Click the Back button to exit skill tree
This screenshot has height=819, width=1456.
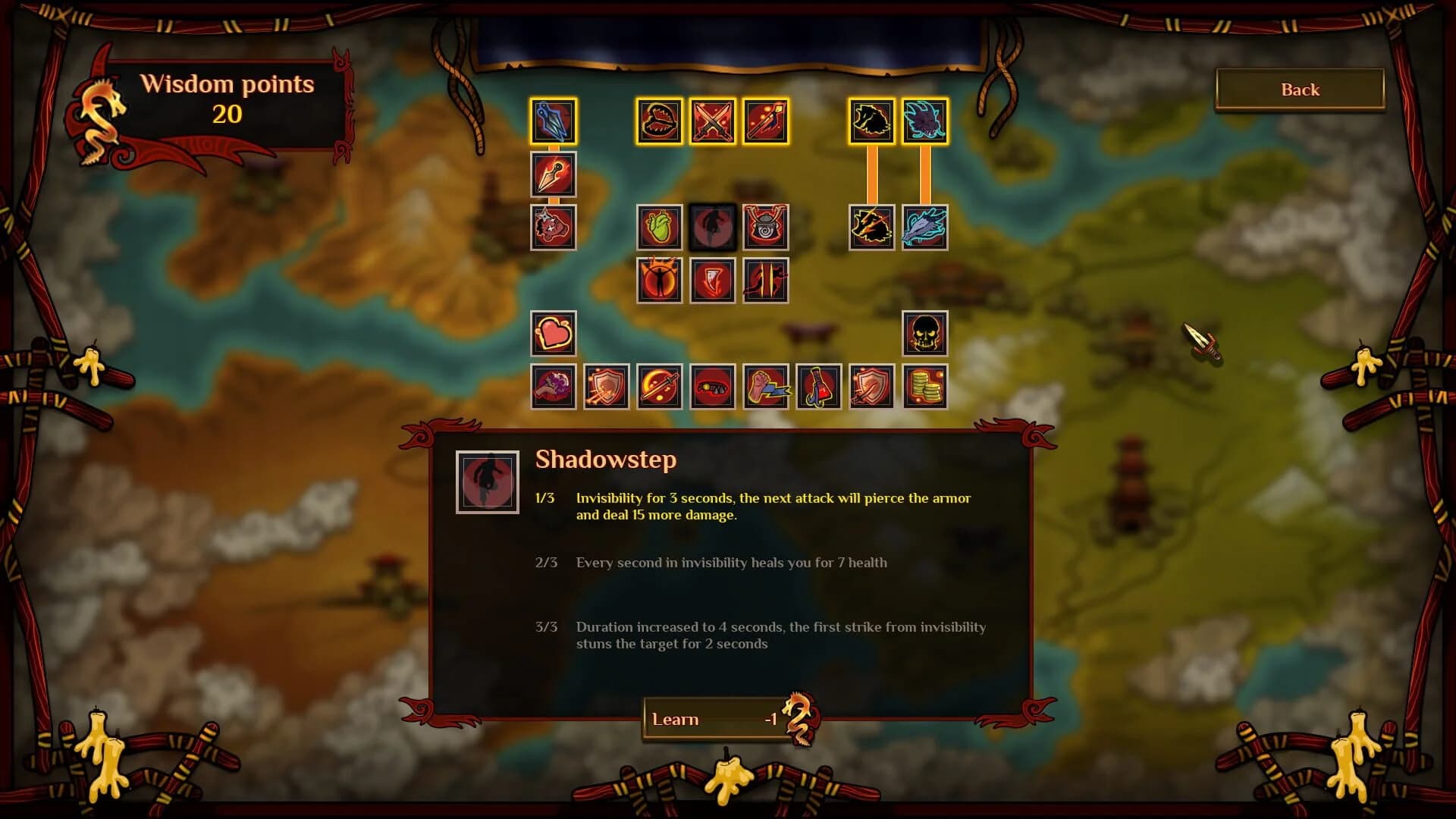pyautogui.click(x=1298, y=89)
